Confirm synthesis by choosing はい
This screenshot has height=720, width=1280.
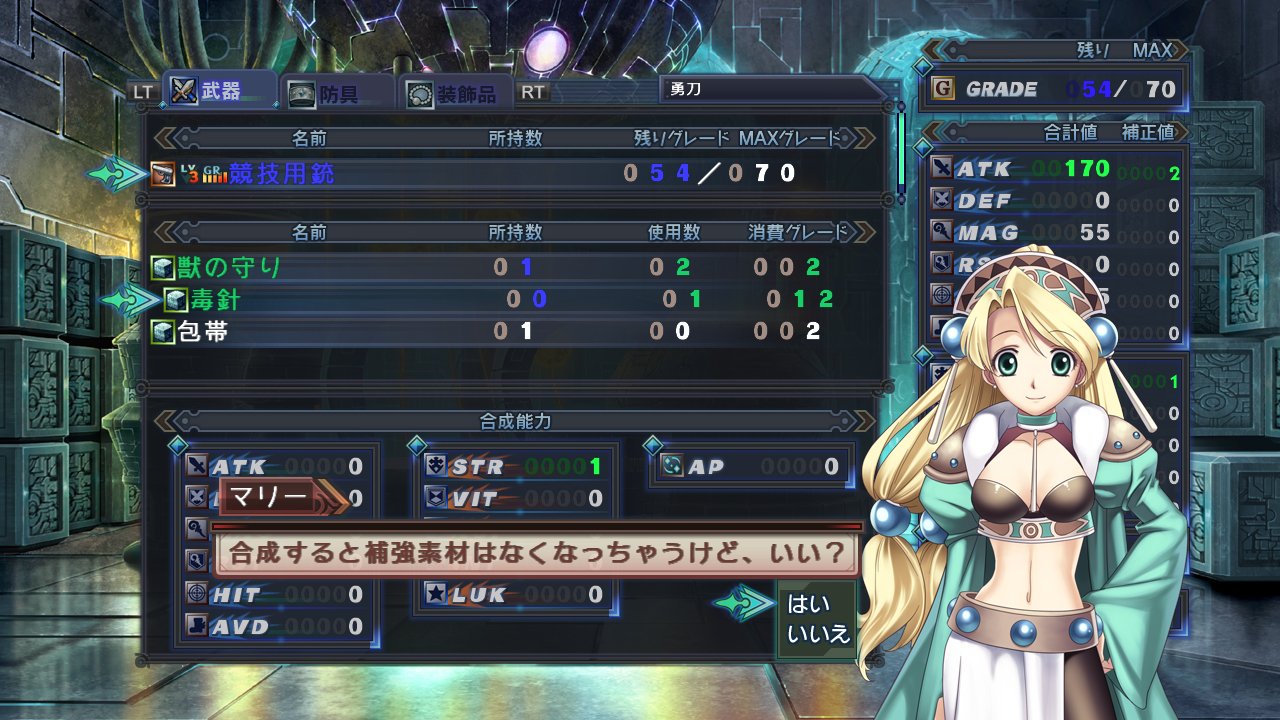pyautogui.click(x=803, y=604)
